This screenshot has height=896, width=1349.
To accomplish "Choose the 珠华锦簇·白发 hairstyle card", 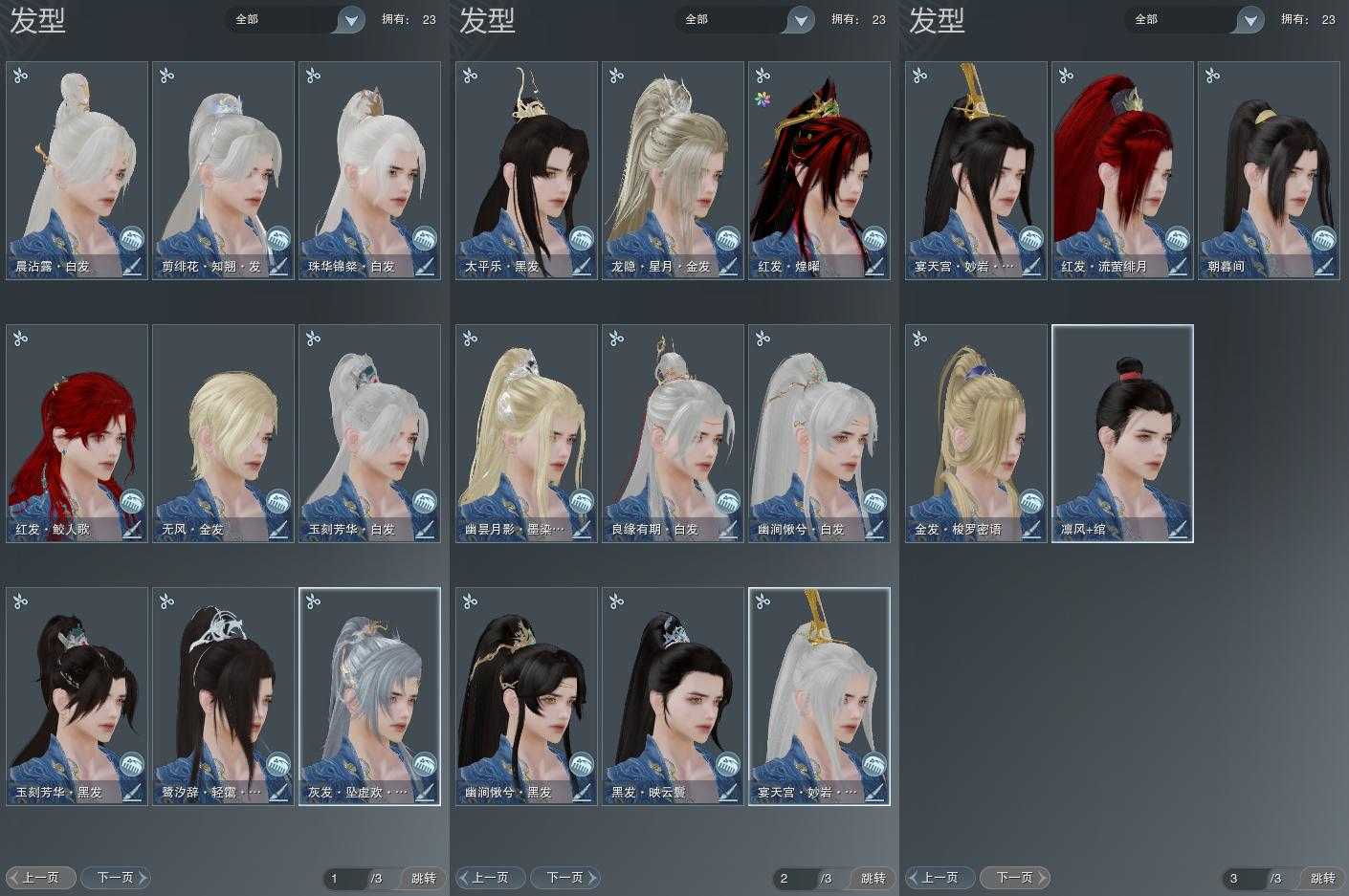I will 370,170.
